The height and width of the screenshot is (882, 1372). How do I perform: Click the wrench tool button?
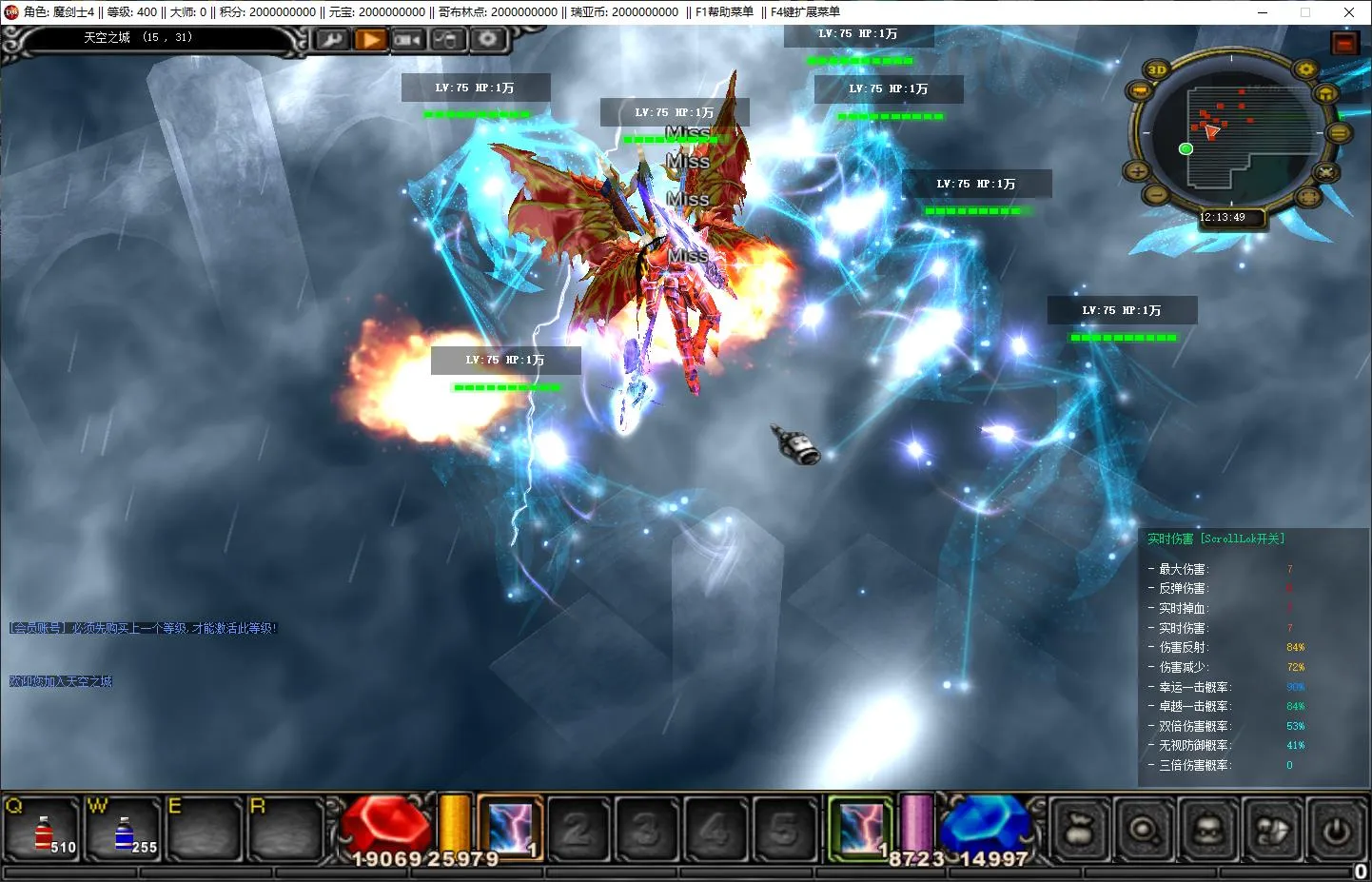click(331, 40)
